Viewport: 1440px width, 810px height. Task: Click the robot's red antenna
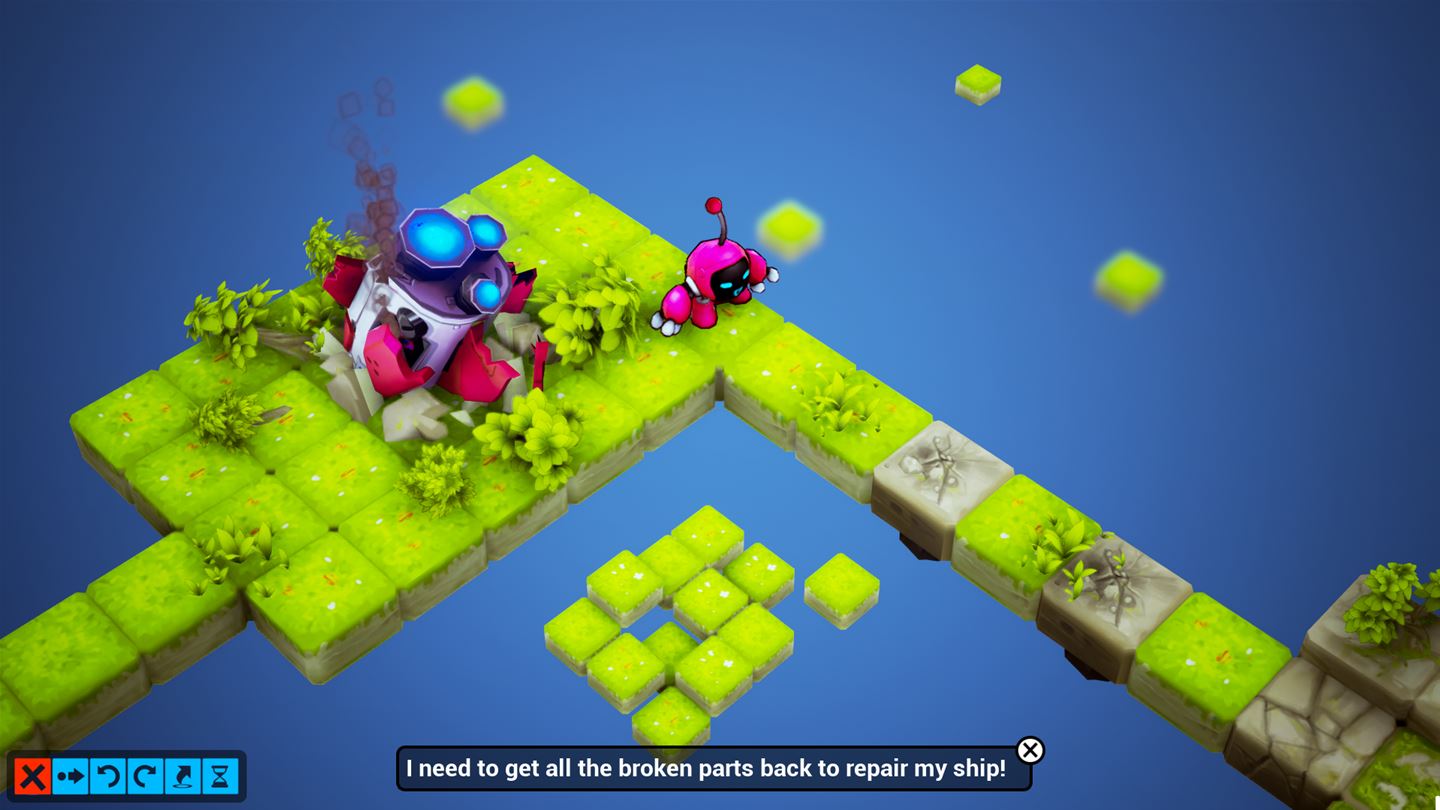[x=714, y=207]
